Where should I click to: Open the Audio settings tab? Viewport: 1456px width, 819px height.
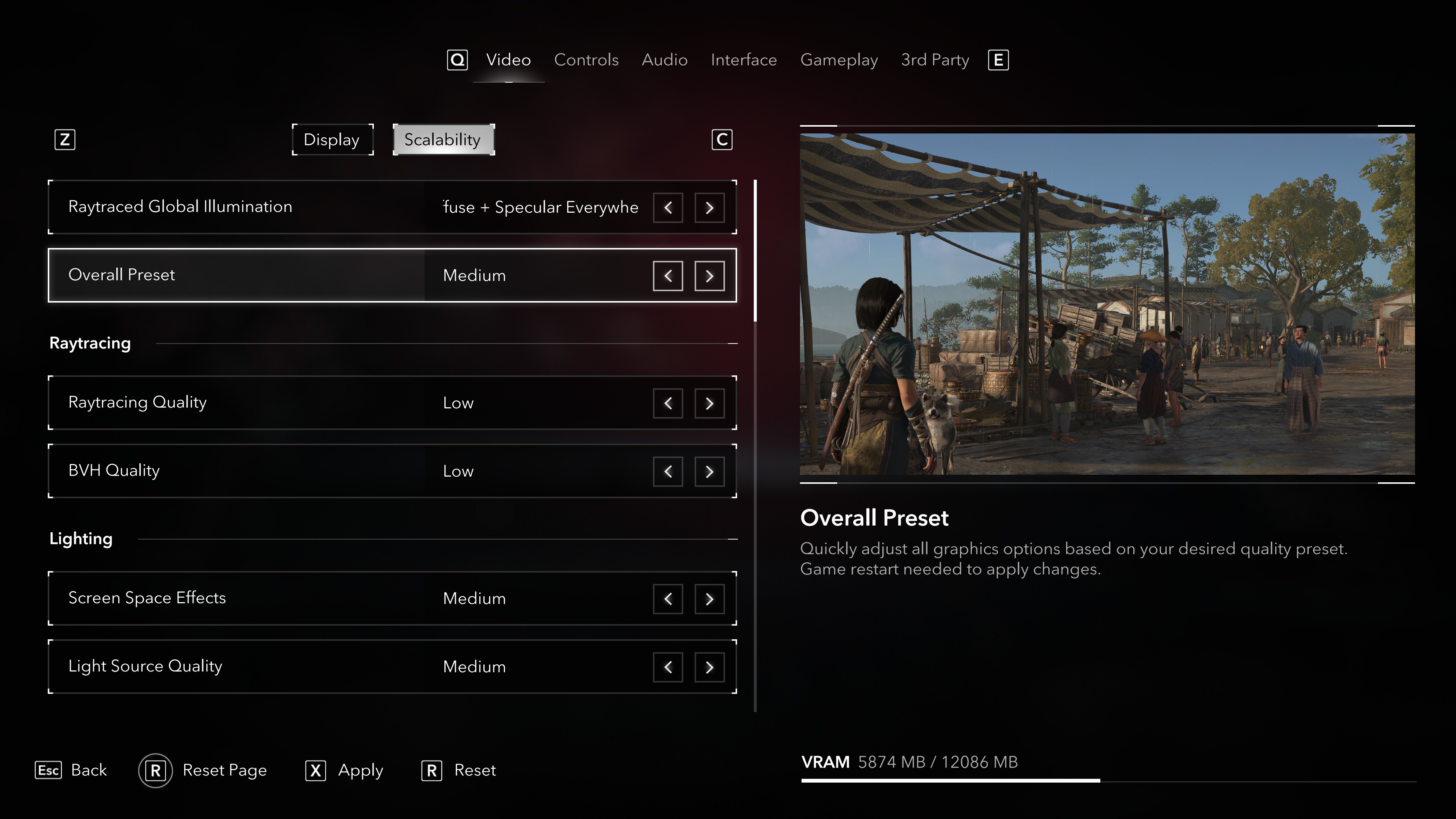click(664, 60)
